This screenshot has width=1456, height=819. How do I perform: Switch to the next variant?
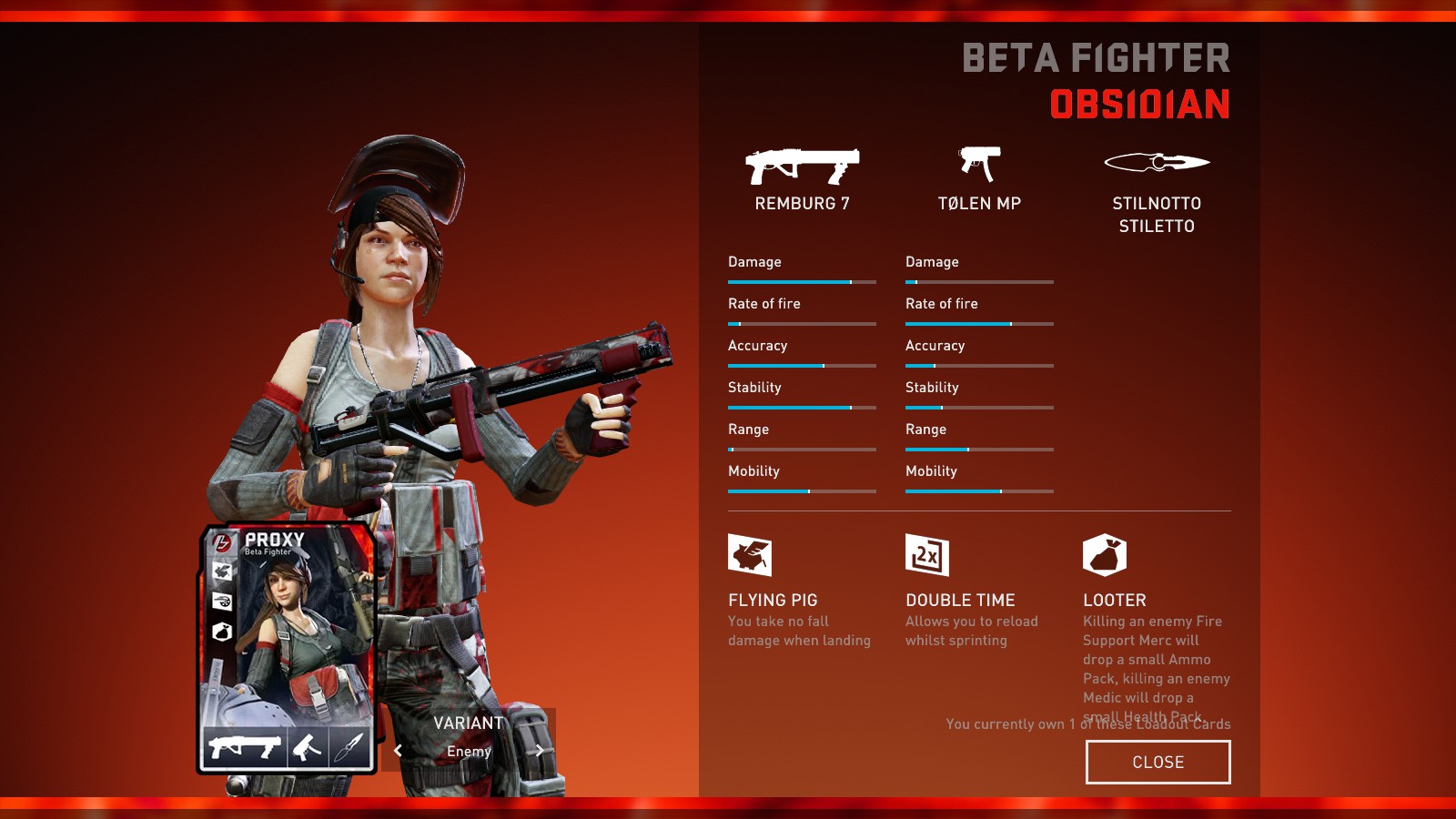540,751
